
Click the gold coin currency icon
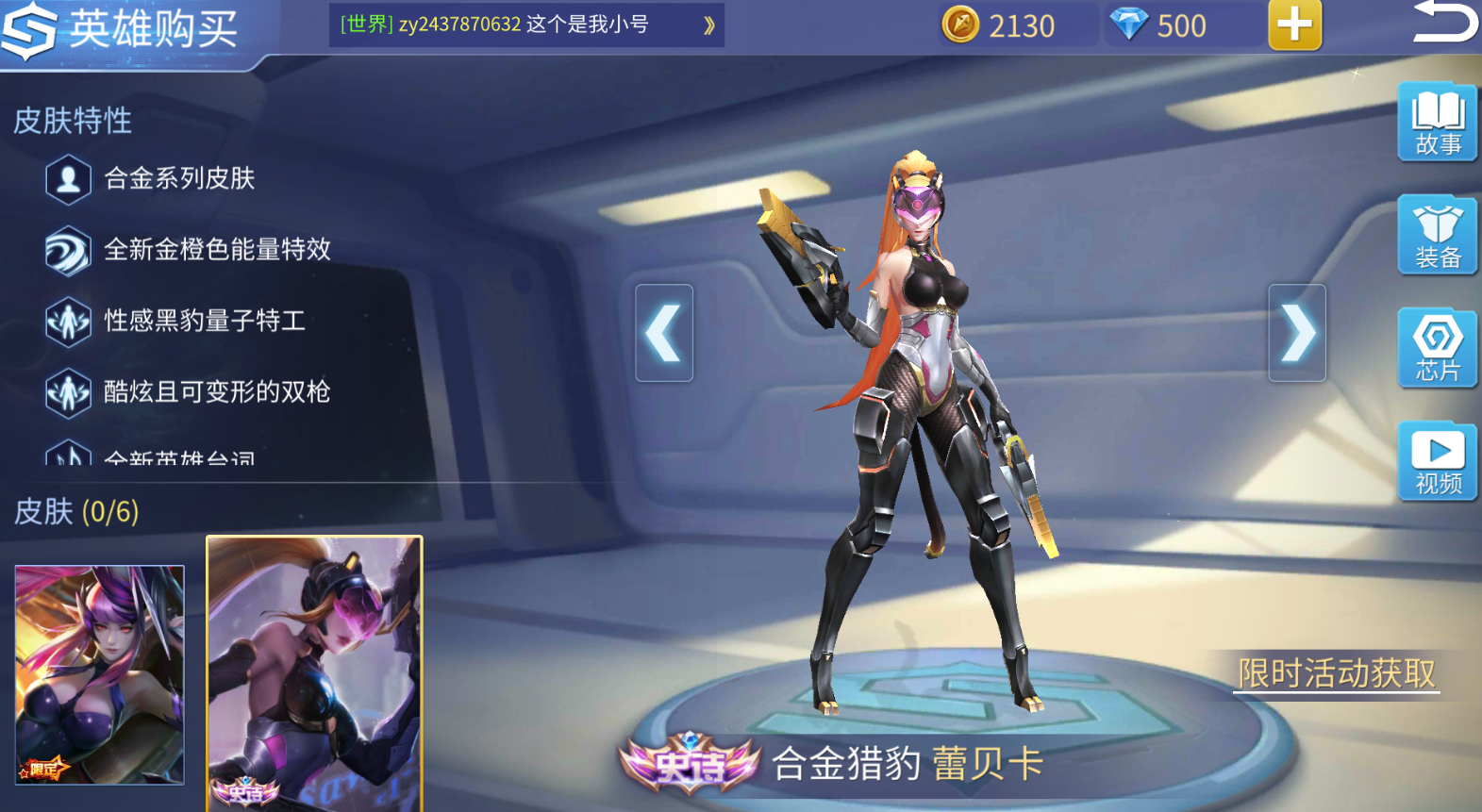click(959, 25)
